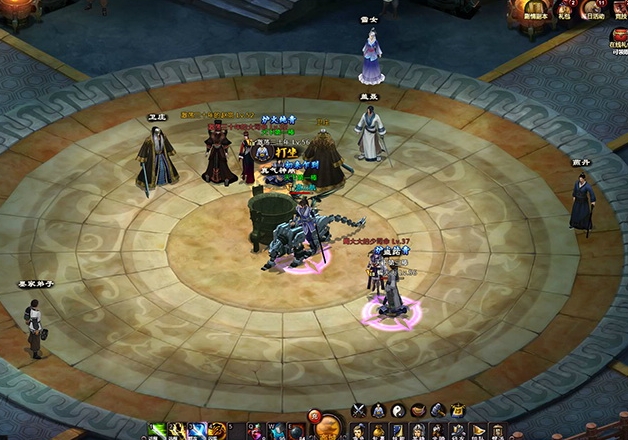Screen dimensions: 628x440
Task: Open the 日活动 daily activities icon
Action: click(x=595, y=9)
